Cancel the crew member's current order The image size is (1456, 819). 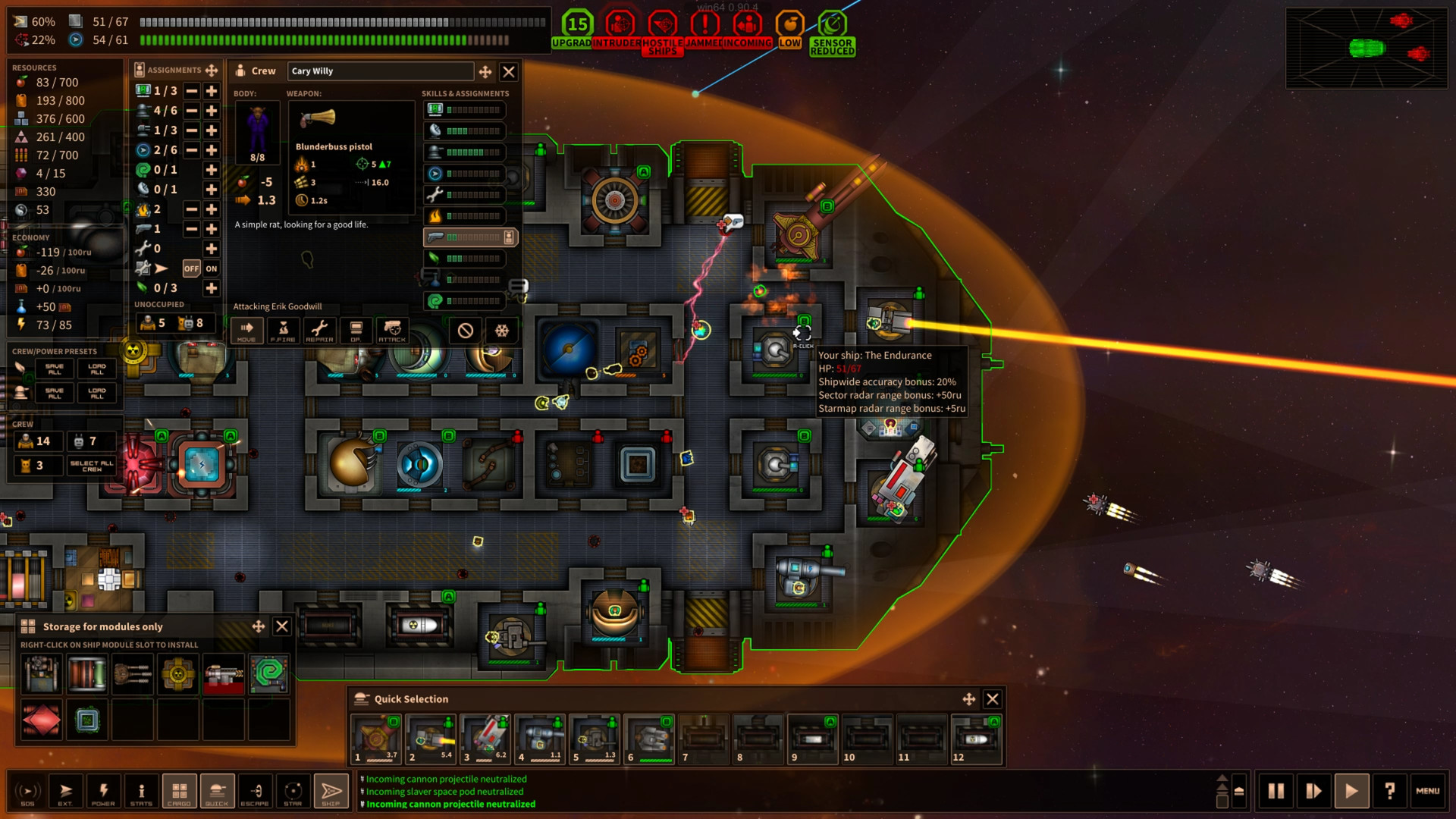click(463, 331)
